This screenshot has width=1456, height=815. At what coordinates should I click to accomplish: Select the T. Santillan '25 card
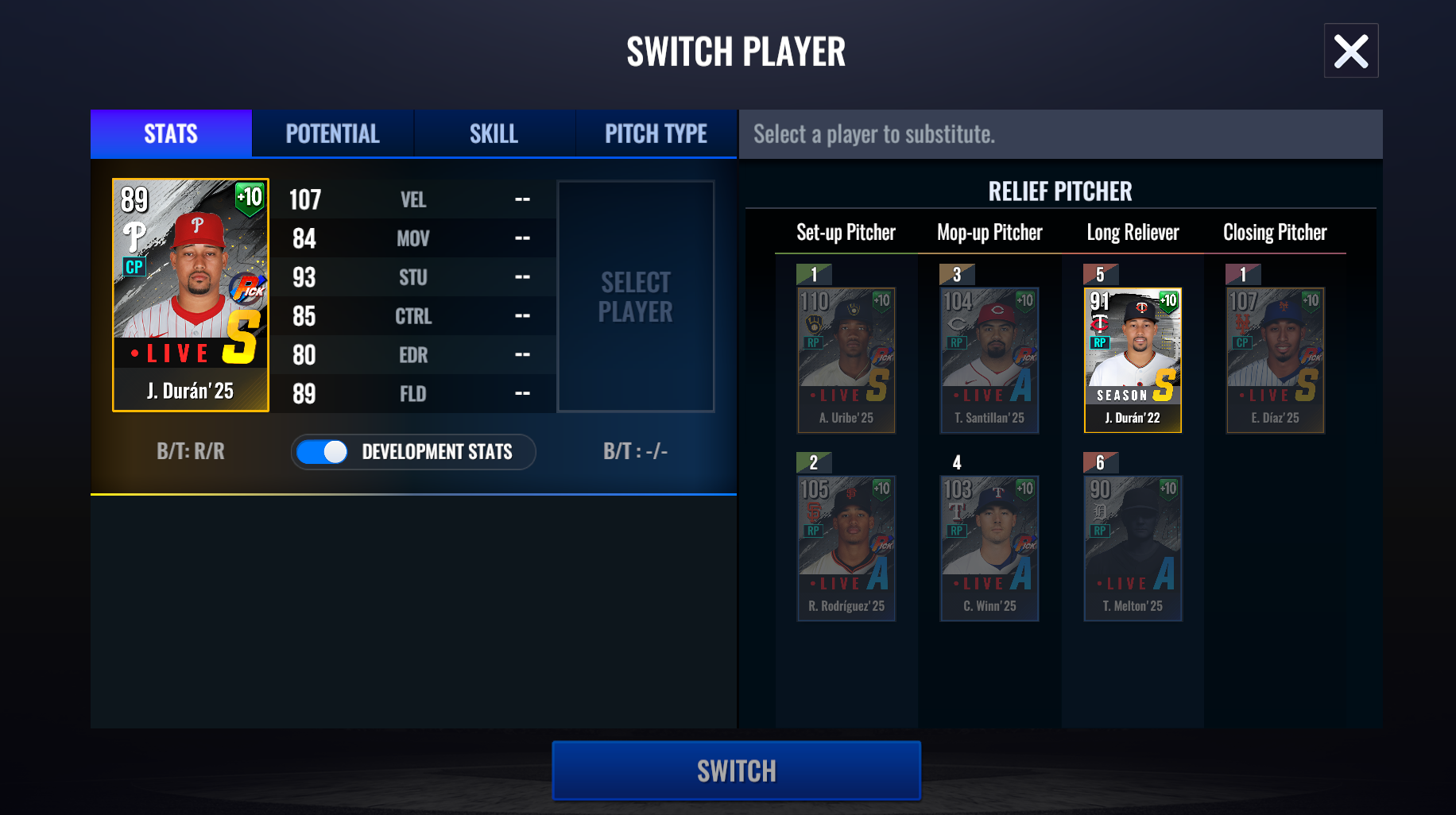[989, 360]
